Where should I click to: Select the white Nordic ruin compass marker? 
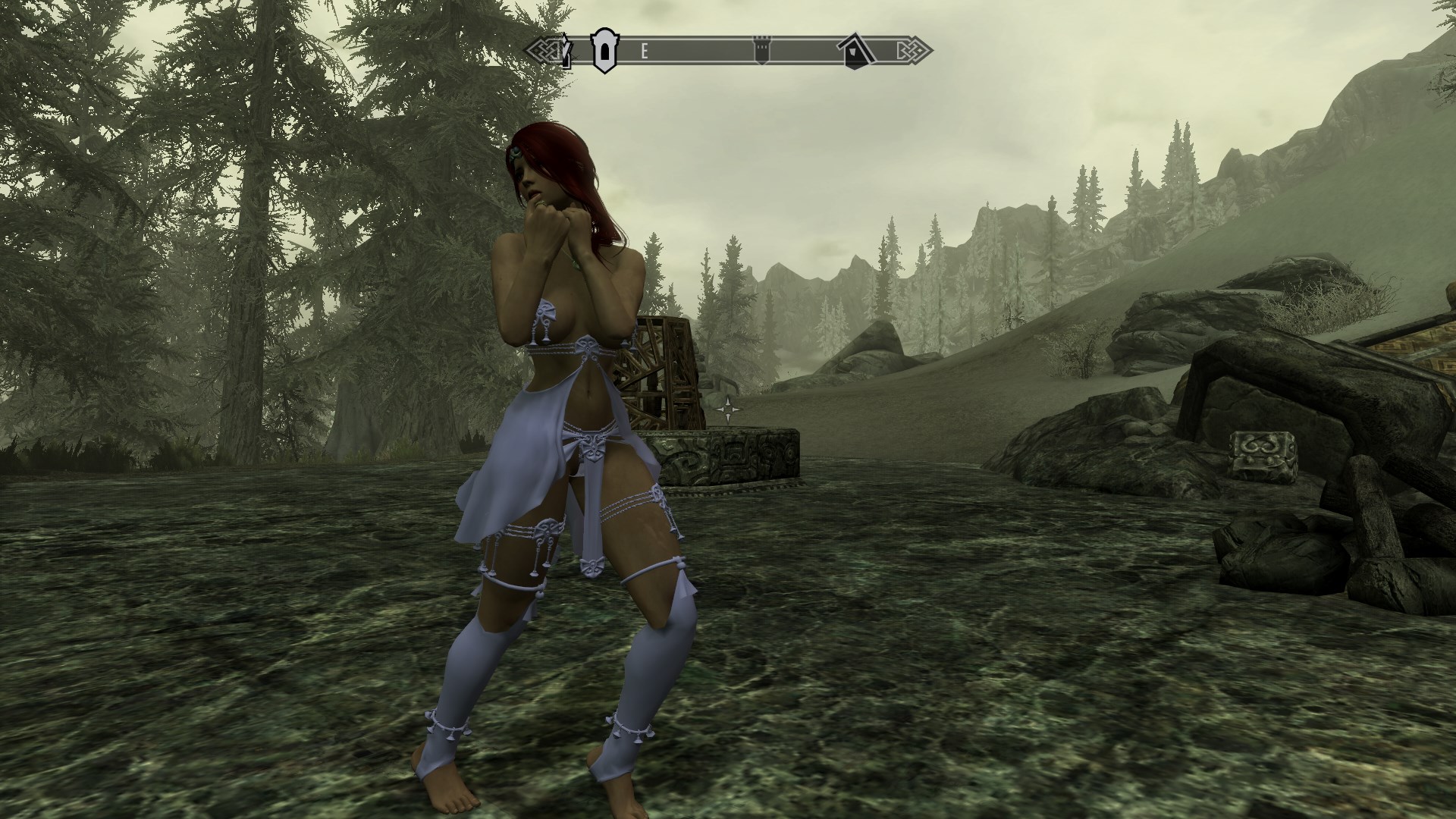(x=603, y=51)
